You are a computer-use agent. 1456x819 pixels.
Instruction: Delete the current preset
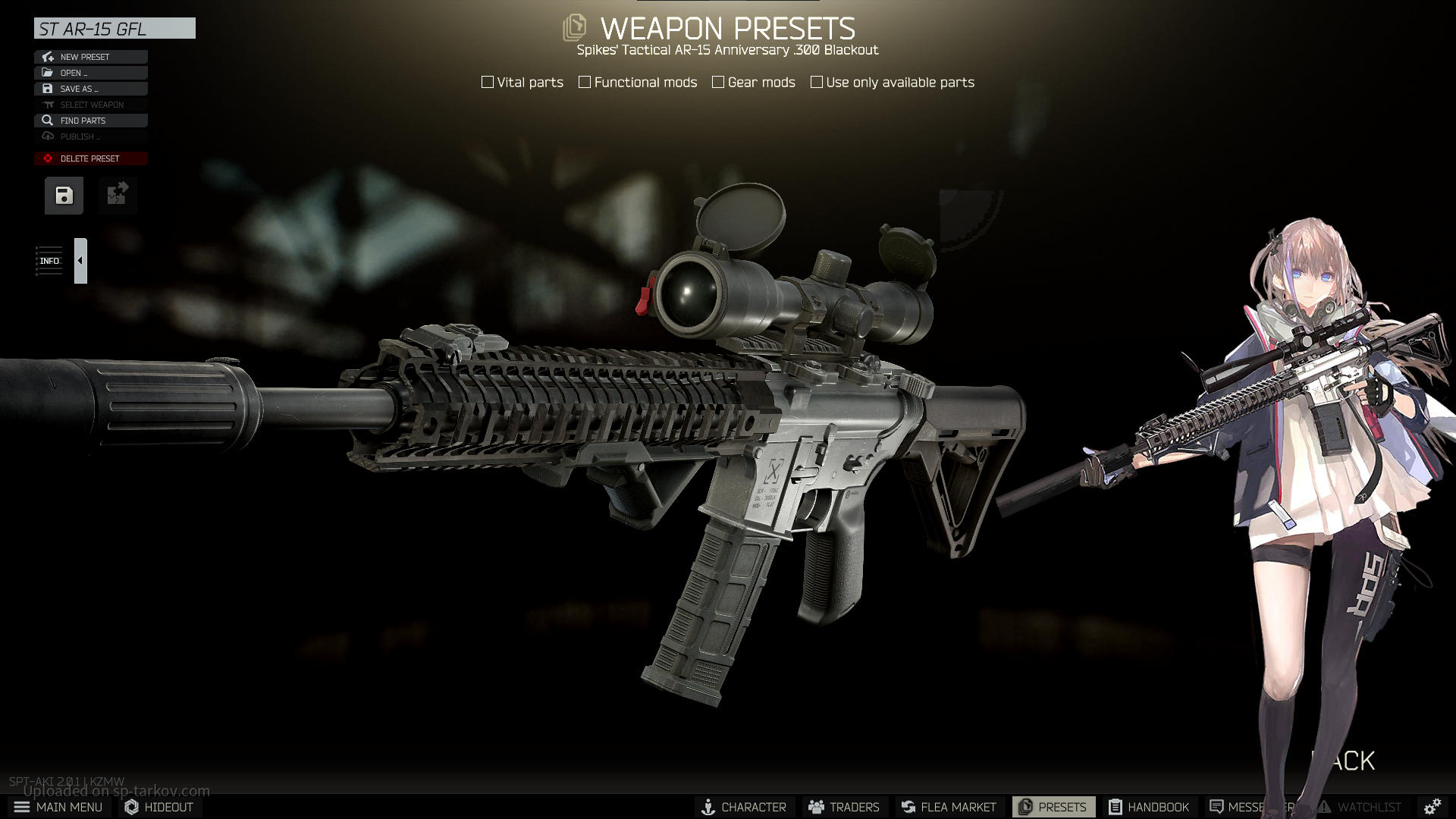[90, 158]
